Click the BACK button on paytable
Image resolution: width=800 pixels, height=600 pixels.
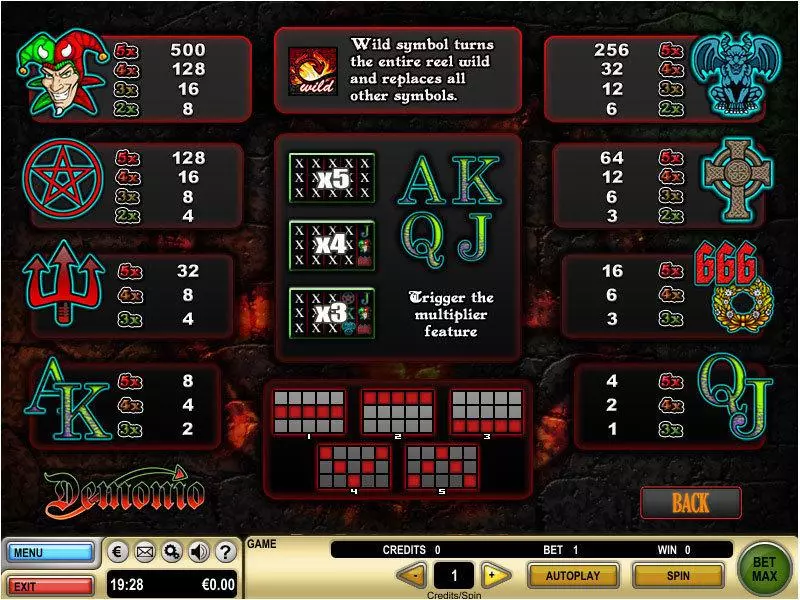point(690,502)
